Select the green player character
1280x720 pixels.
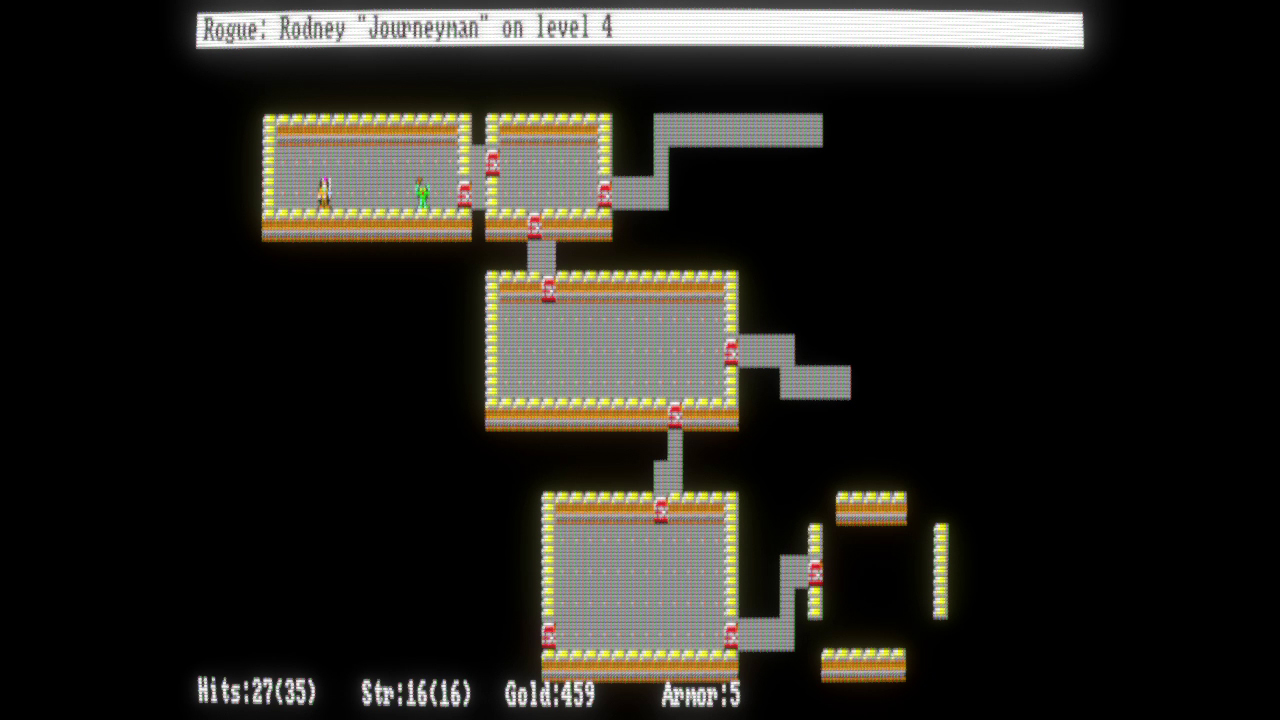point(422,190)
